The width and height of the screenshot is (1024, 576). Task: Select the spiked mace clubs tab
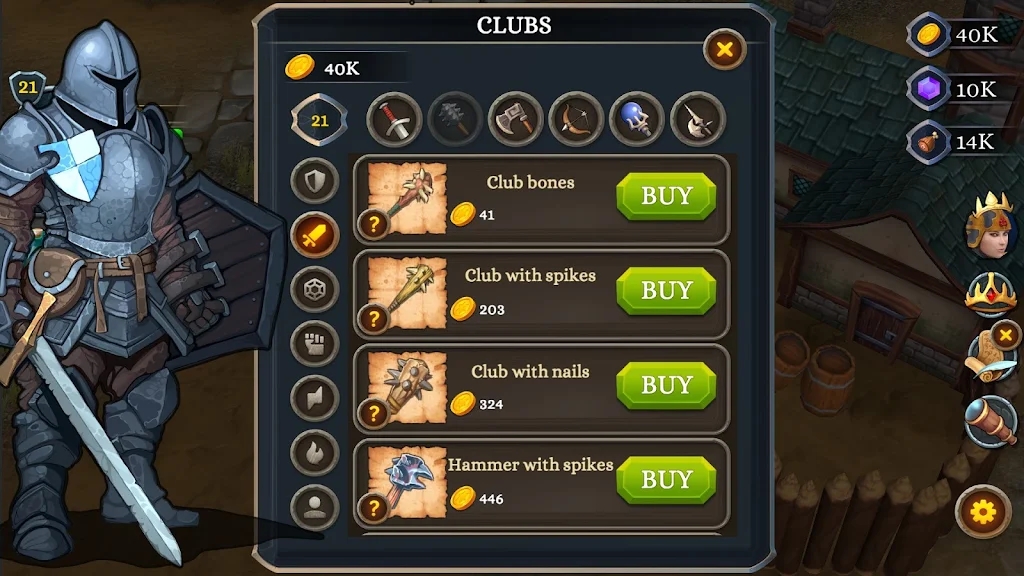coord(455,120)
